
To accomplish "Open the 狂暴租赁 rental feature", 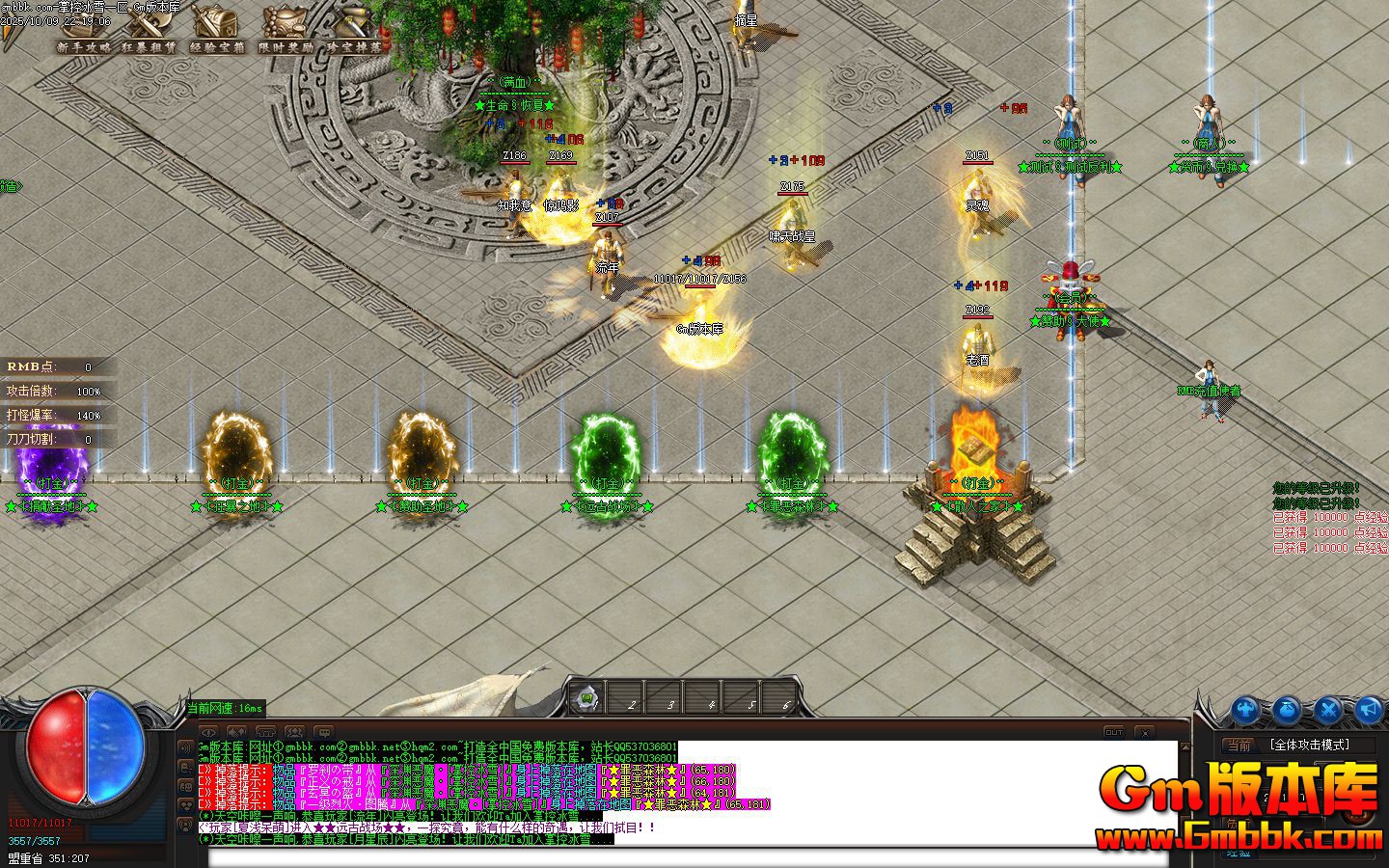I will pyautogui.click(x=147, y=48).
